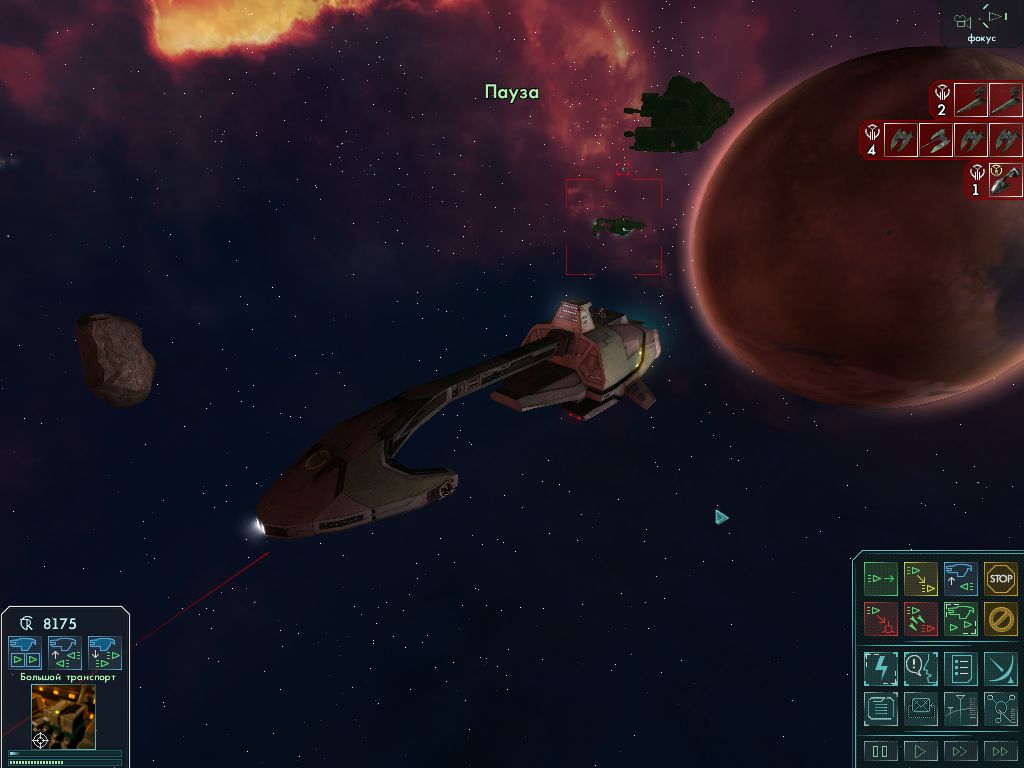Viewport: 1024px width, 768px height.
Task: Toggle the camera focus control
Action: [981, 22]
